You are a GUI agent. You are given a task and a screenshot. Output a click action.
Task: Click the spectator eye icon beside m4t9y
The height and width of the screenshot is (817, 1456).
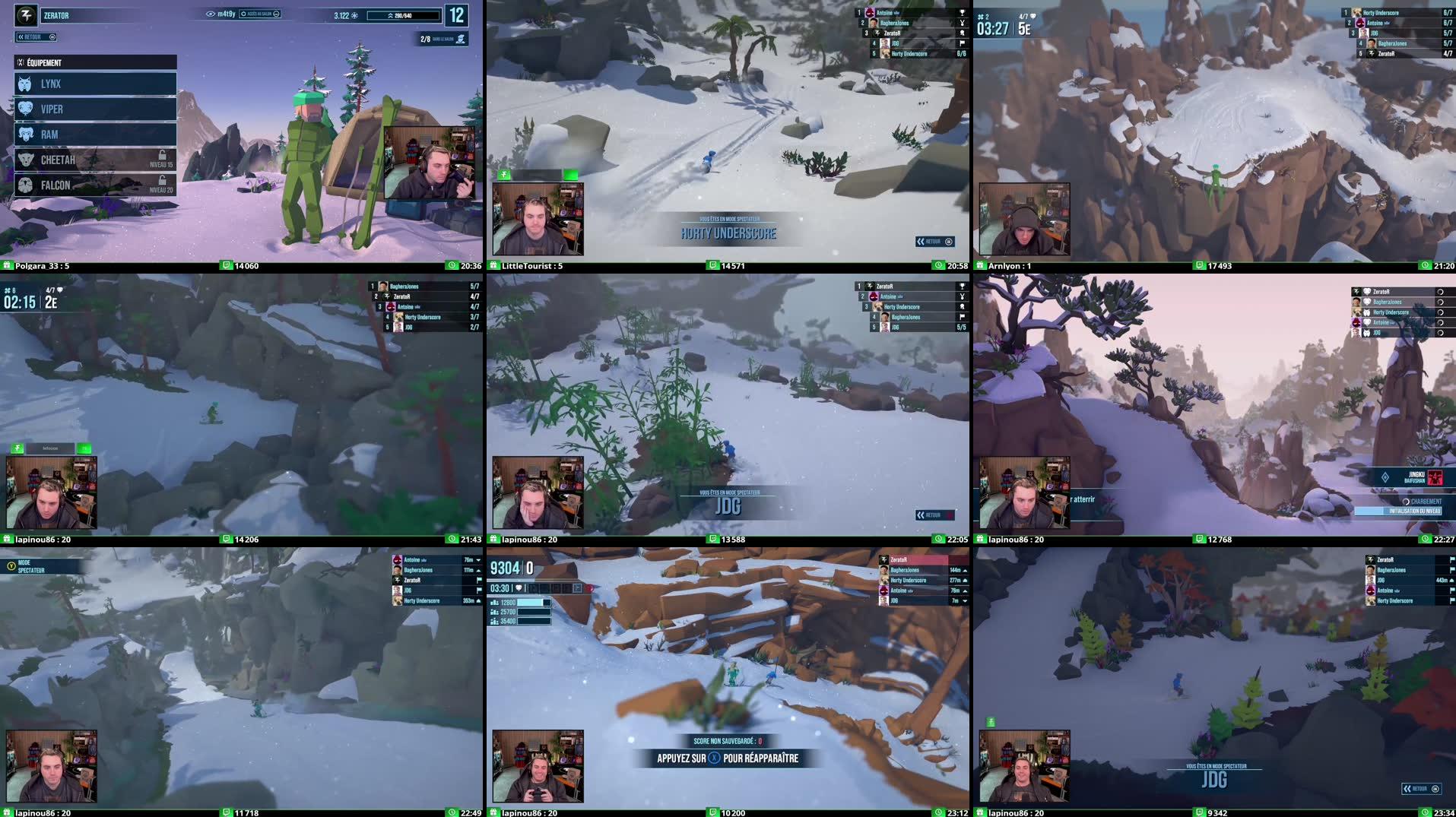pyautogui.click(x=210, y=14)
